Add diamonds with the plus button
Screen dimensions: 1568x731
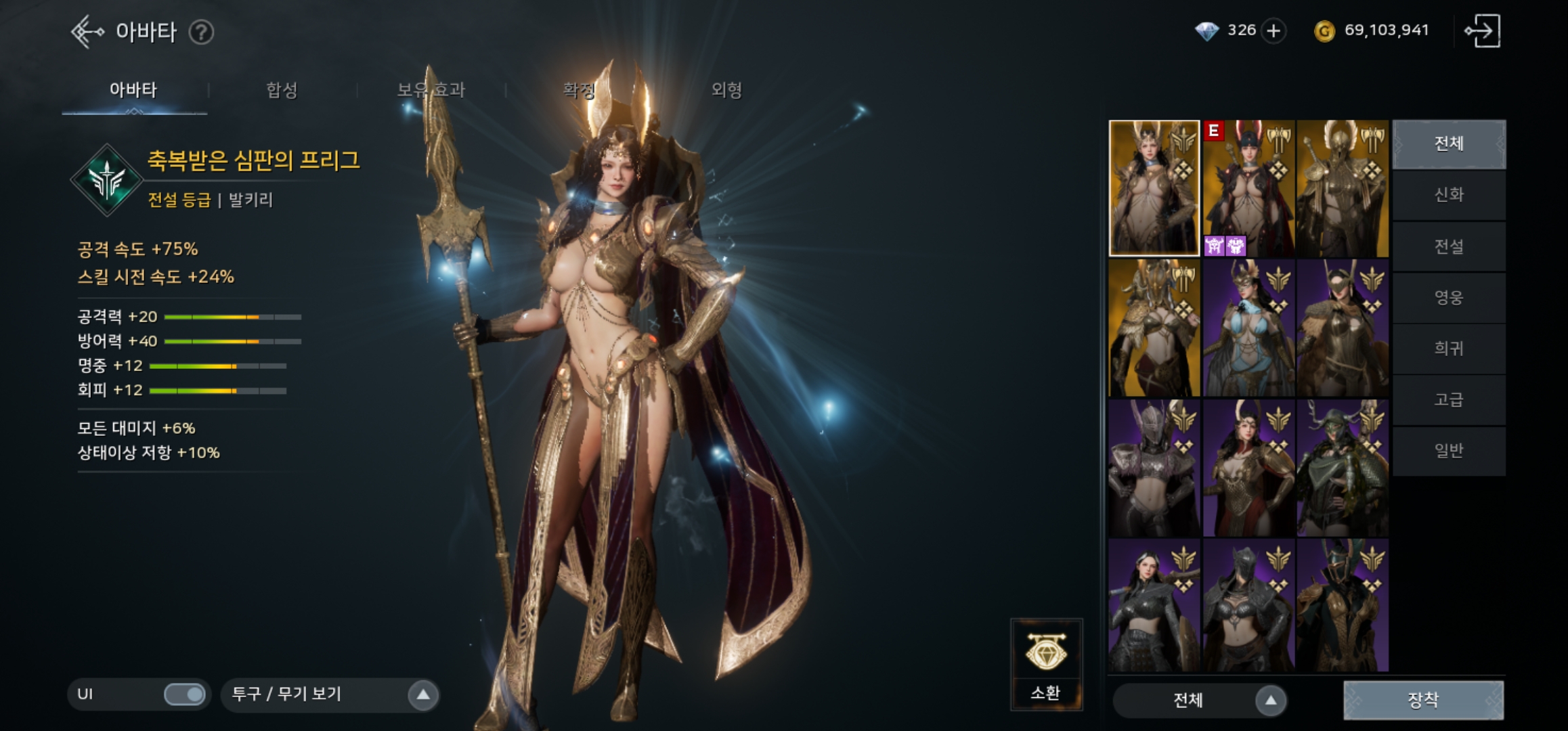click(1273, 31)
